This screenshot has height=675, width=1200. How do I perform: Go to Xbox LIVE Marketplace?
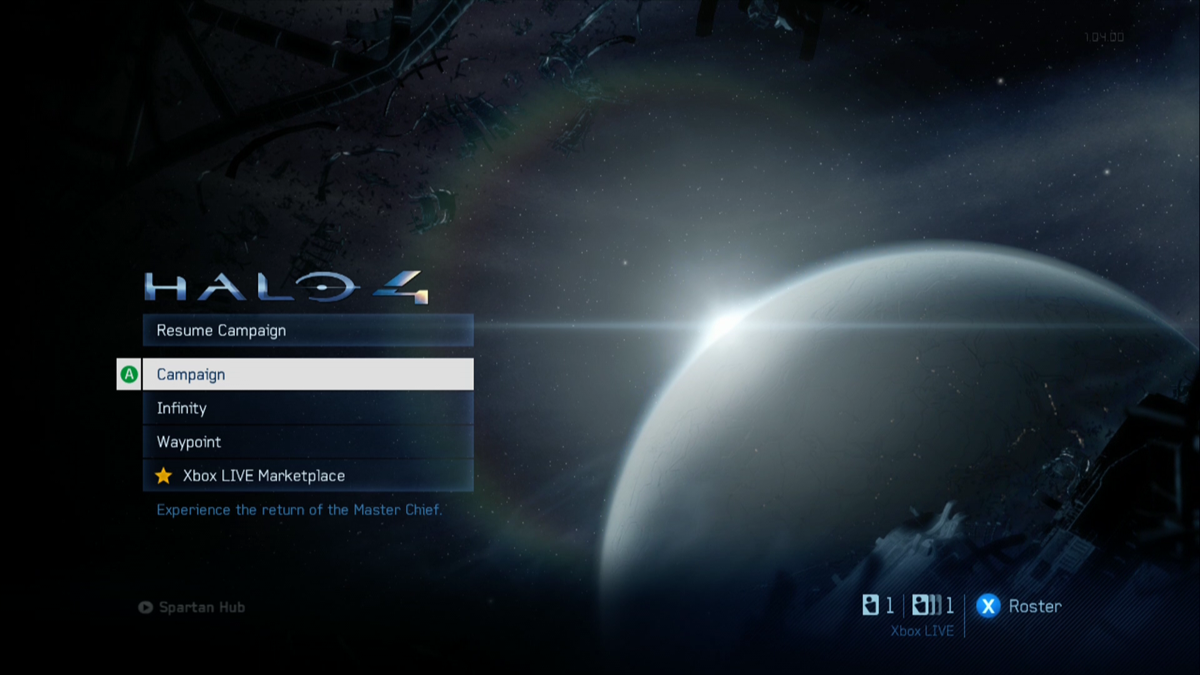tap(307, 476)
